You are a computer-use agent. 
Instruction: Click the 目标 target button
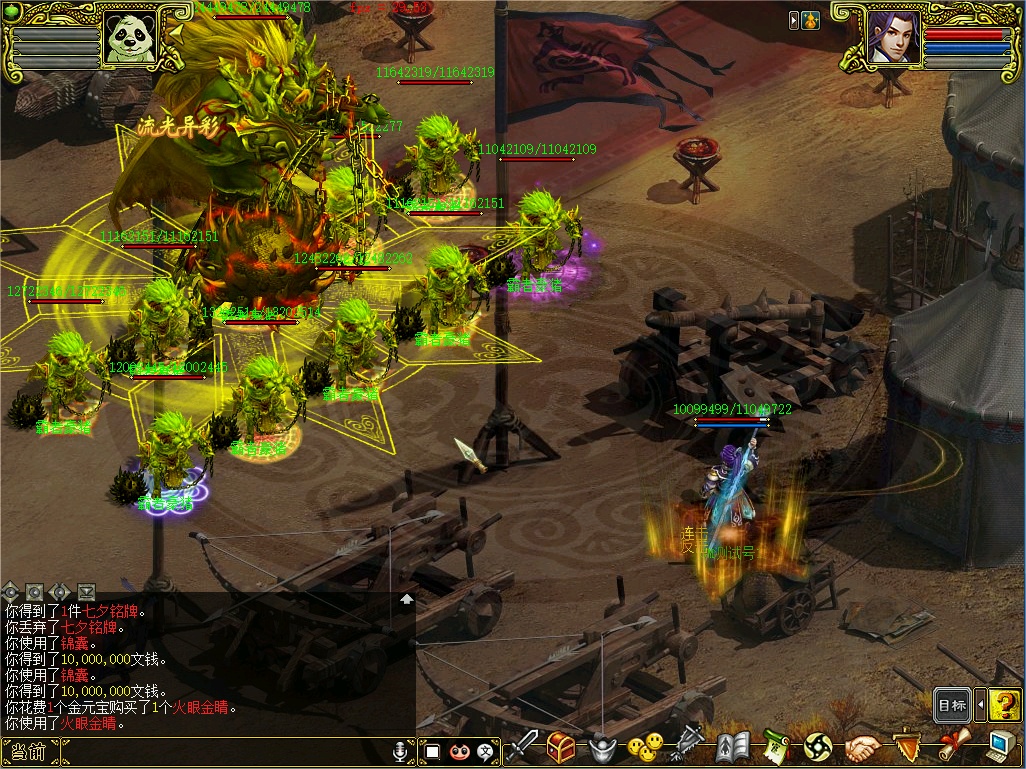point(952,705)
